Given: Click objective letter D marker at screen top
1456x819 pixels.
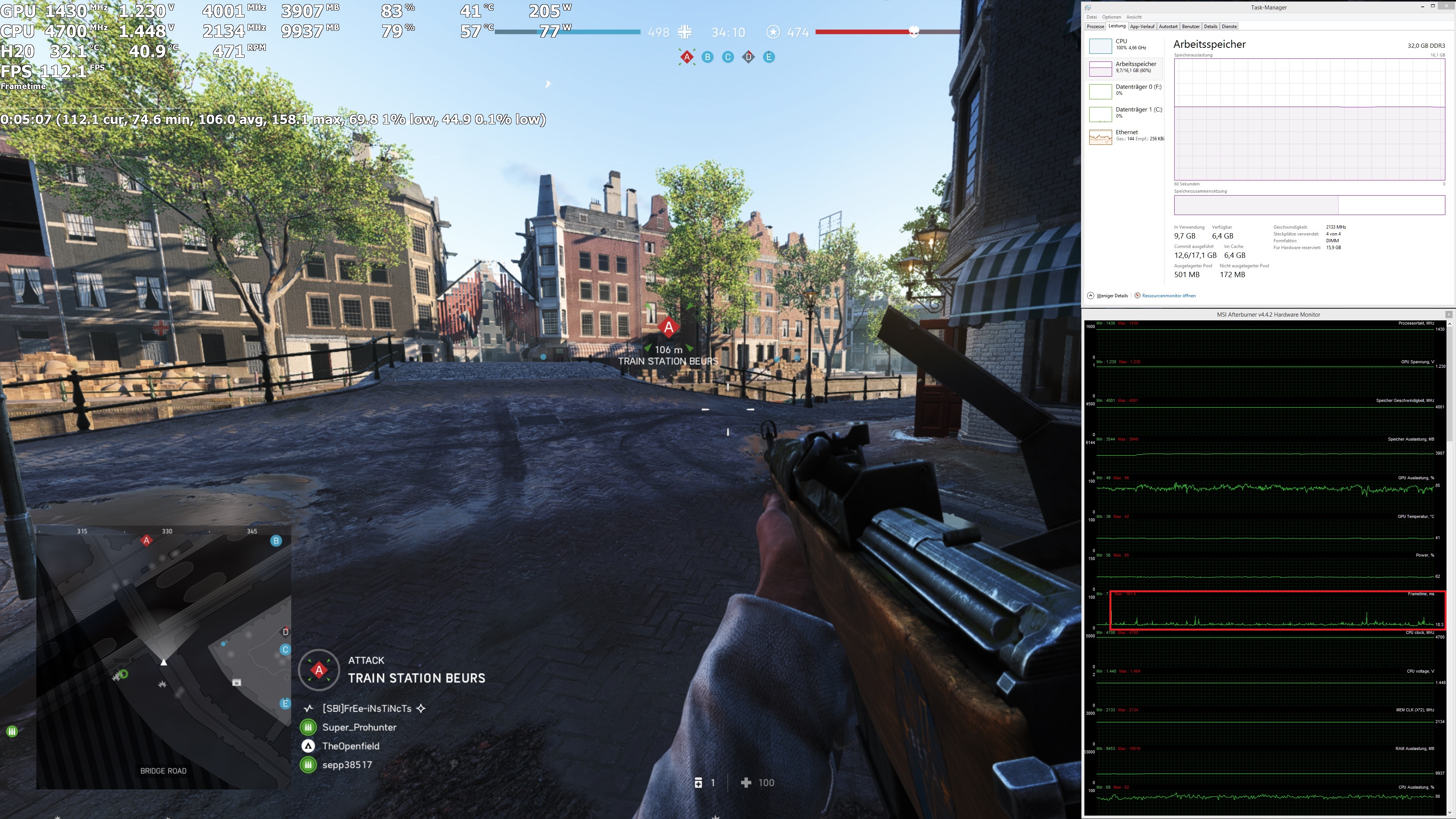Looking at the screenshot, I should [x=748, y=56].
